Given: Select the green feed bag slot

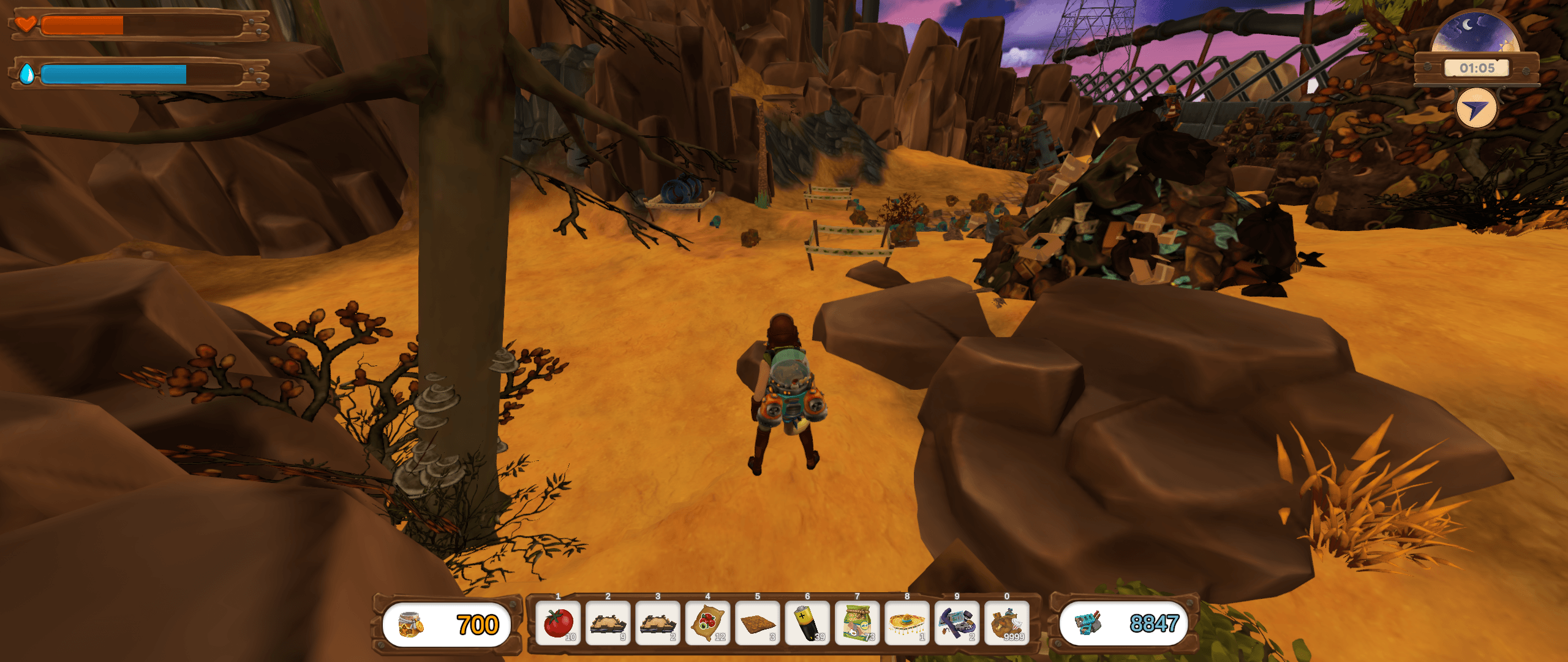Looking at the screenshot, I should [858, 623].
